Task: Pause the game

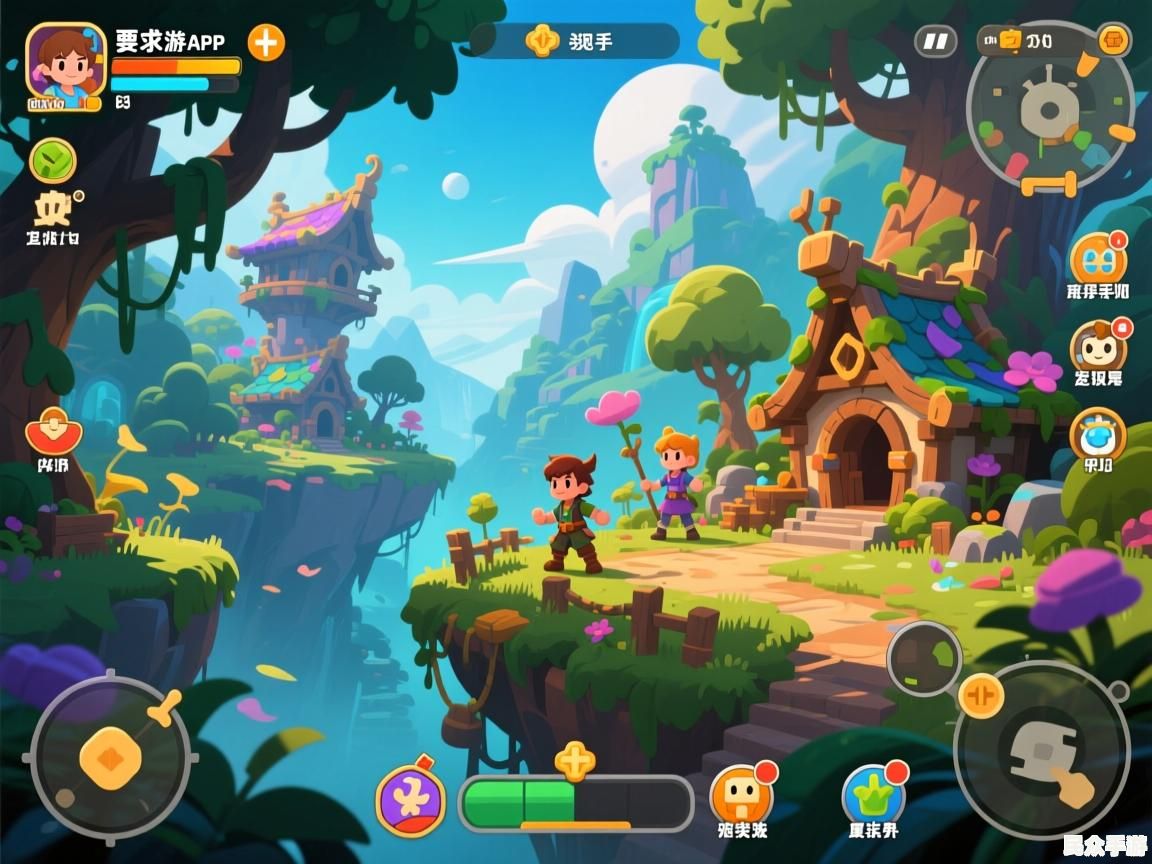Action: 935,41
